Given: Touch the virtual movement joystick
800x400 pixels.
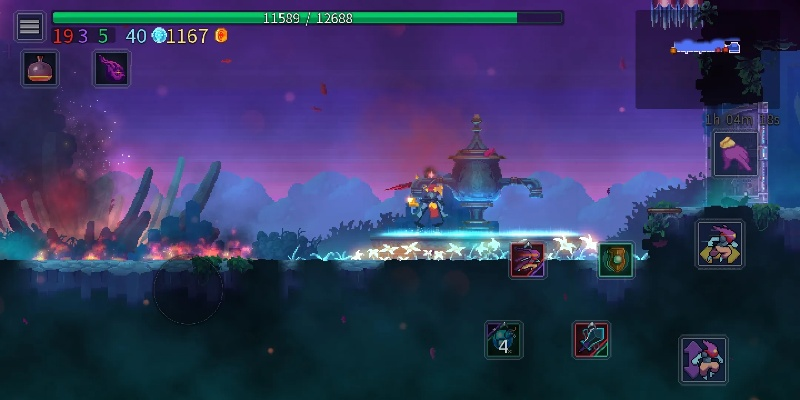Looking at the screenshot, I should (x=188, y=290).
